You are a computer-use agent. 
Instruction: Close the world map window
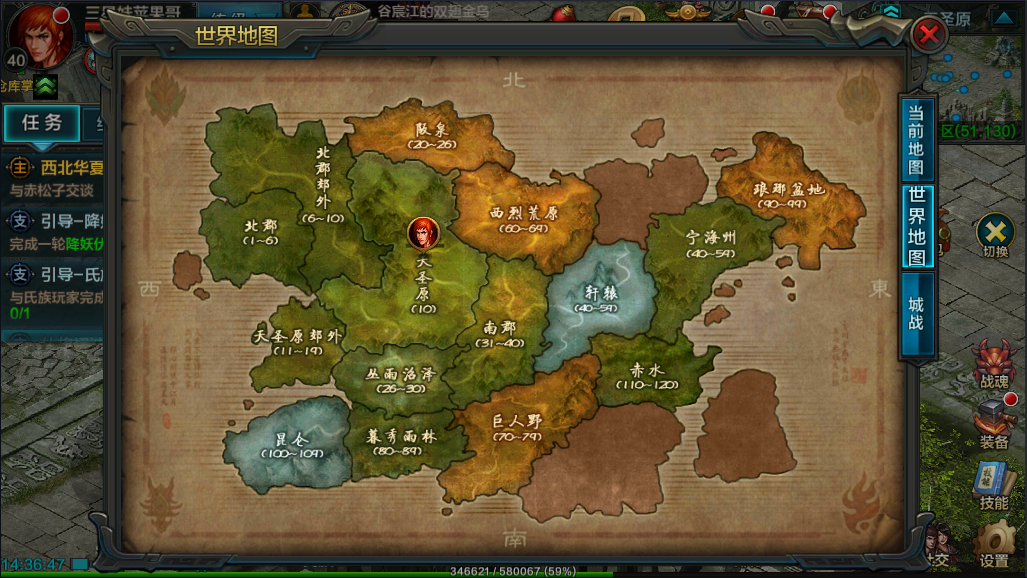click(x=929, y=36)
